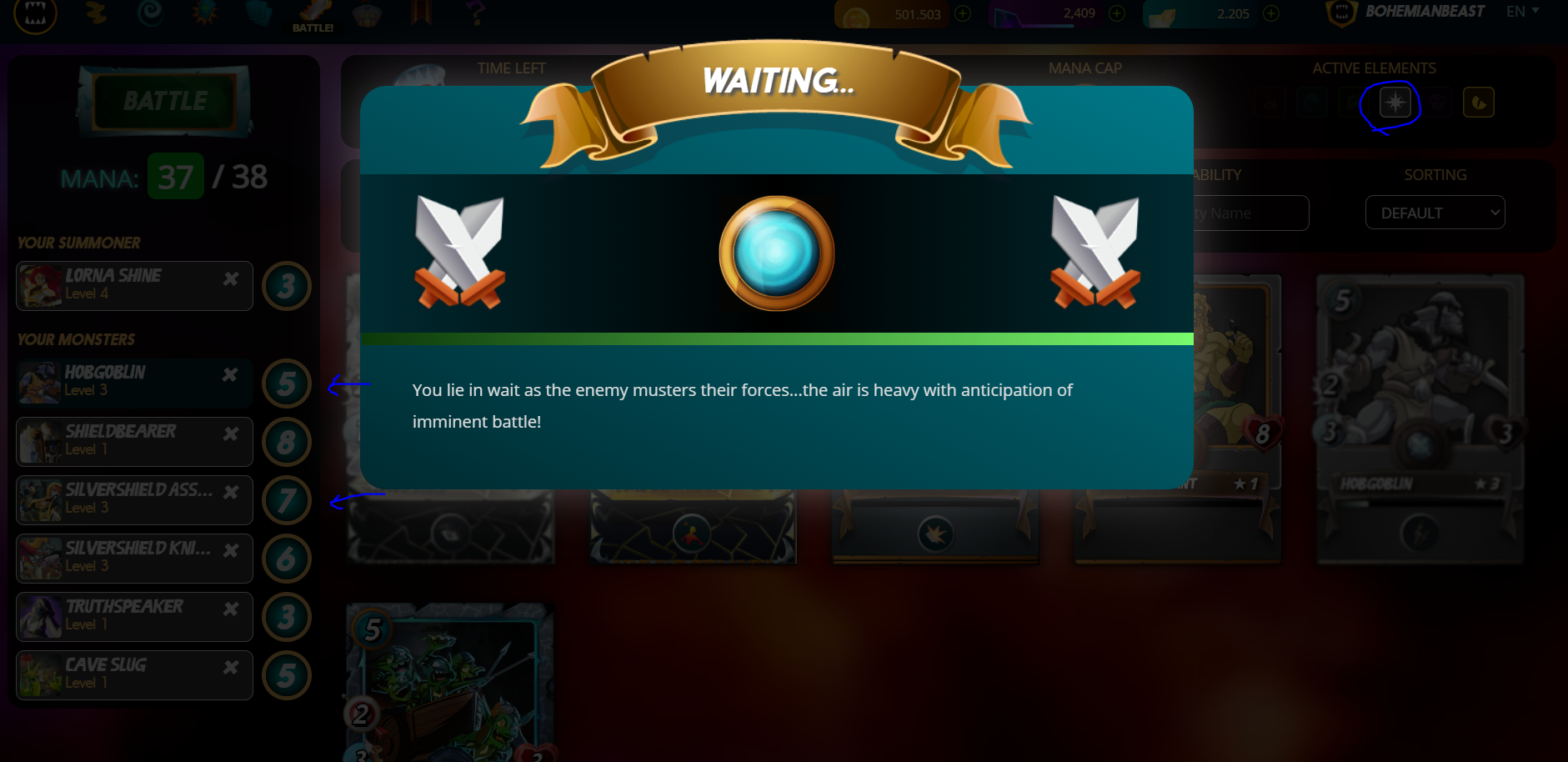
Task: Toggle the Water element filter
Action: coord(1311,102)
